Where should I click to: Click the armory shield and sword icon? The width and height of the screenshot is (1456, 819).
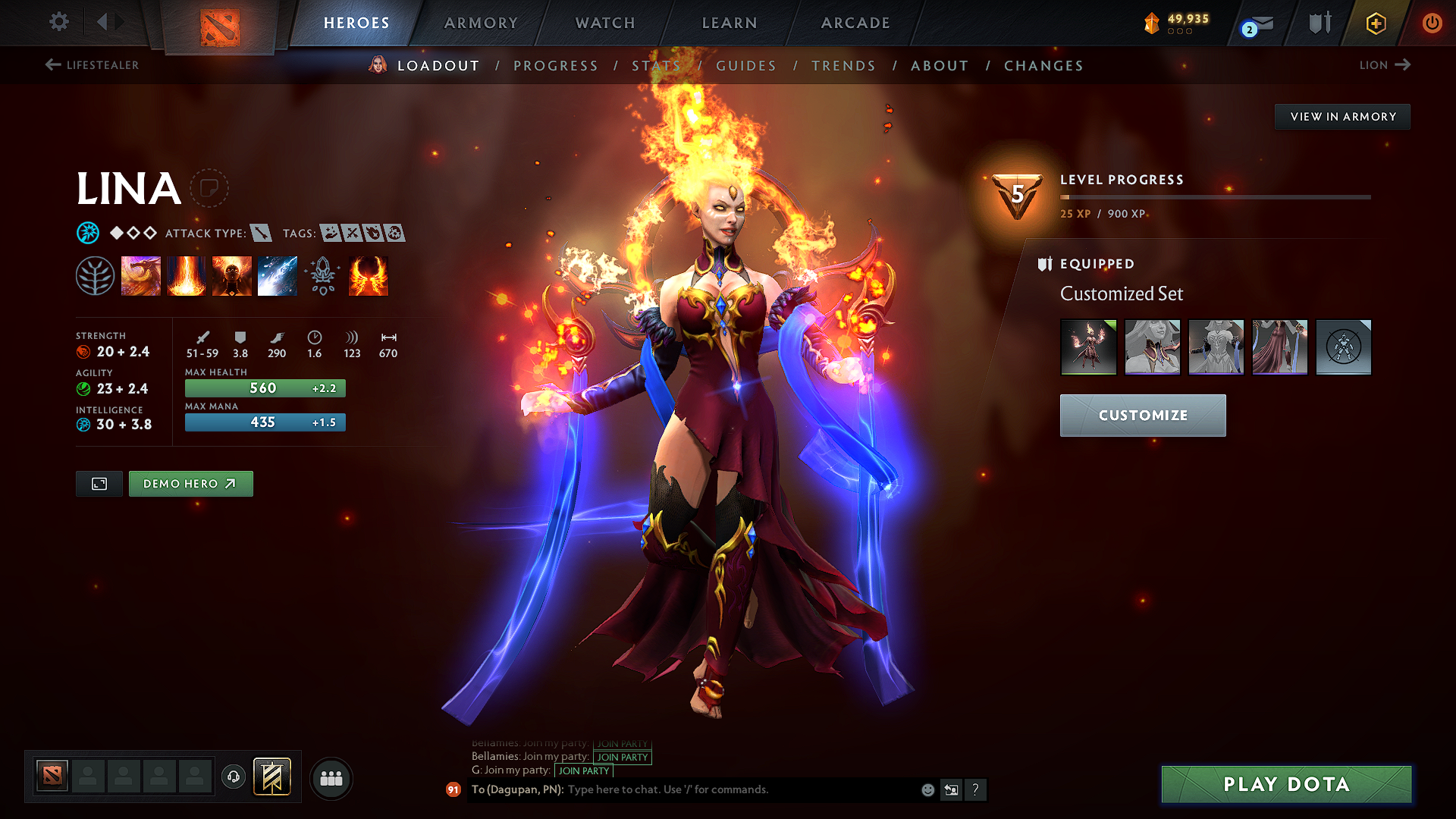click(1318, 23)
